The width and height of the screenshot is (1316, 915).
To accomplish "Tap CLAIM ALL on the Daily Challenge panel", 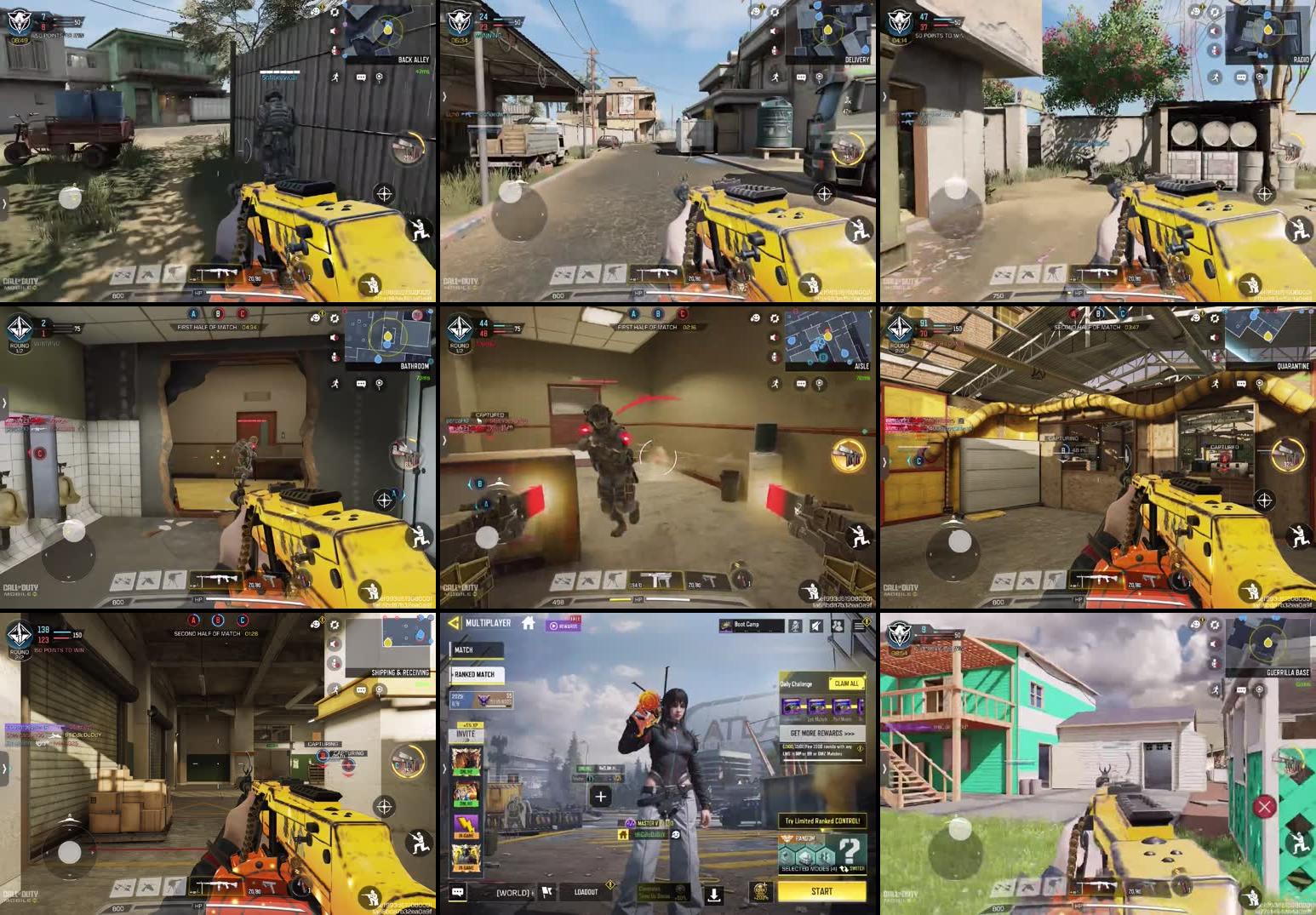I will pyautogui.click(x=845, y=683).
